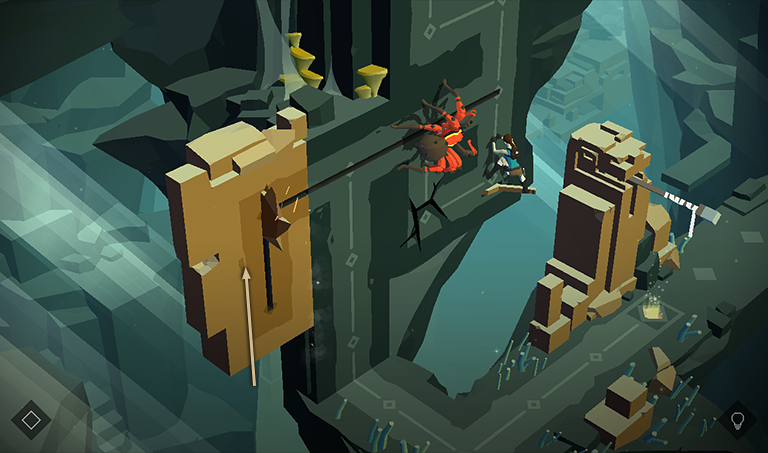768x453 pixels.
Task: Show a hint with the lightbulb icon
Action: [x=738, y=419]
